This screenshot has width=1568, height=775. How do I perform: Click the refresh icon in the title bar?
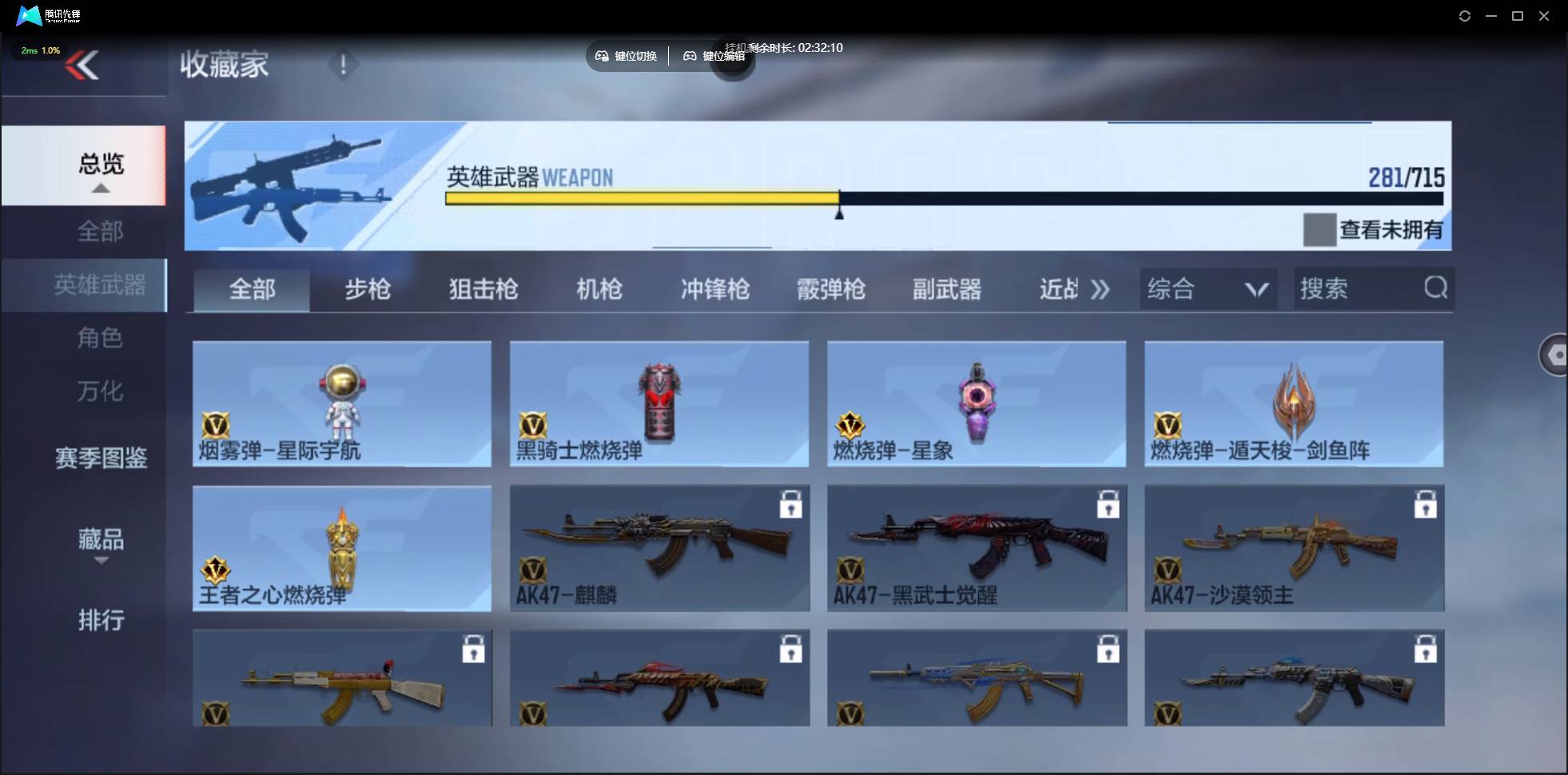coord(1465,15)
